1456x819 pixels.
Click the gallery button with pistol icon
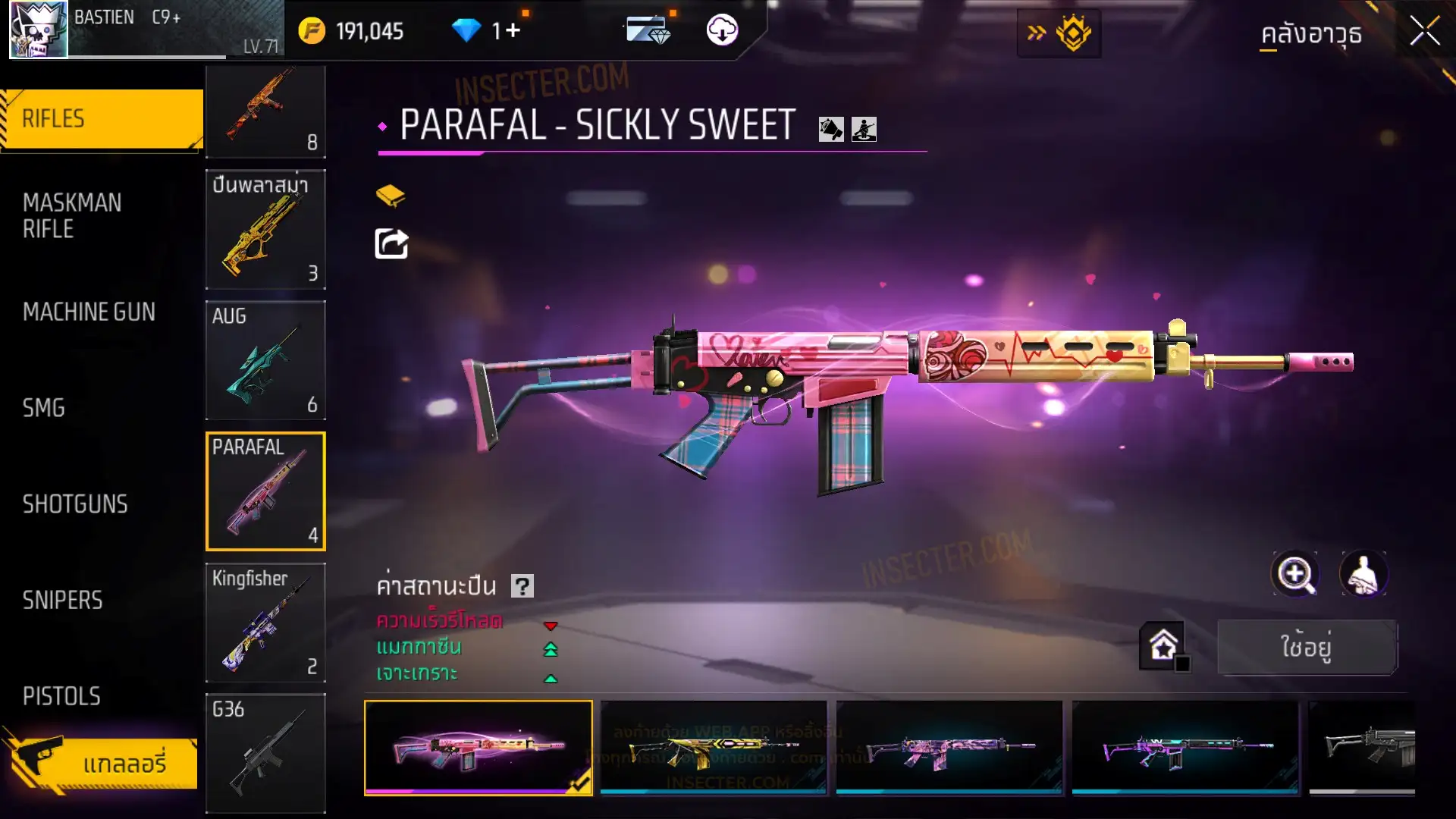102,762
